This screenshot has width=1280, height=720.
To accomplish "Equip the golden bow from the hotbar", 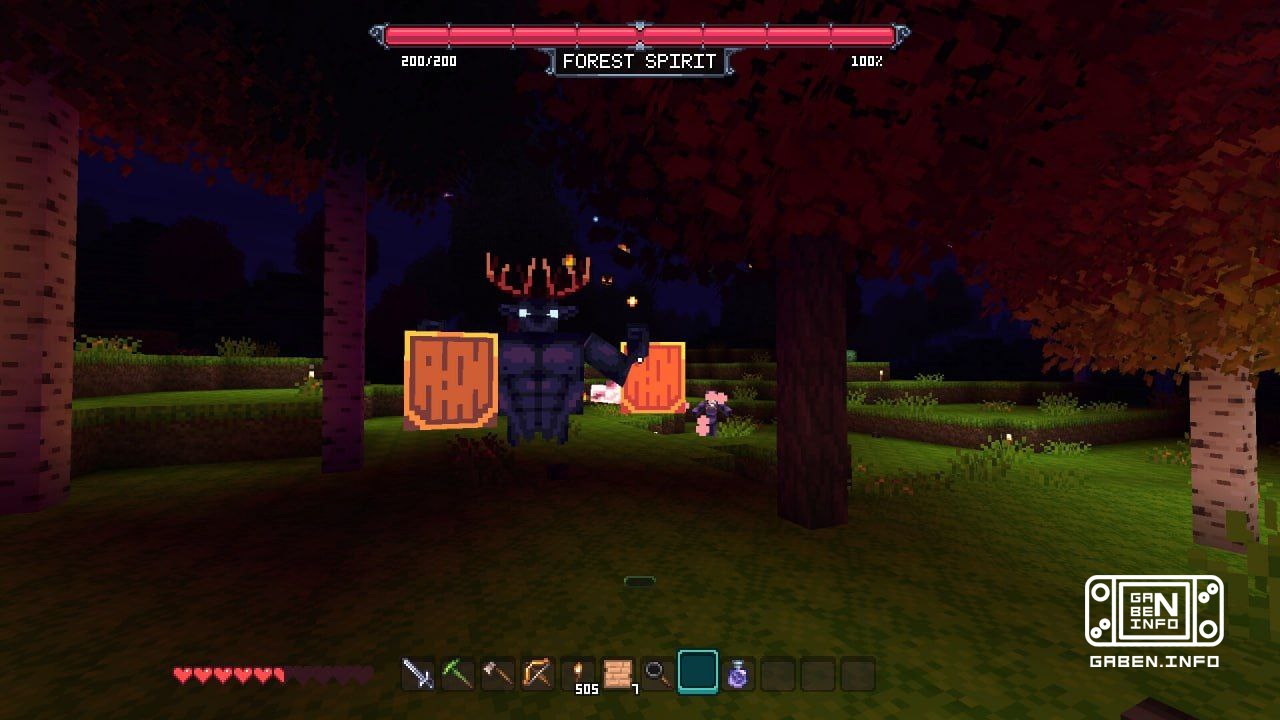I will [536, 674].
